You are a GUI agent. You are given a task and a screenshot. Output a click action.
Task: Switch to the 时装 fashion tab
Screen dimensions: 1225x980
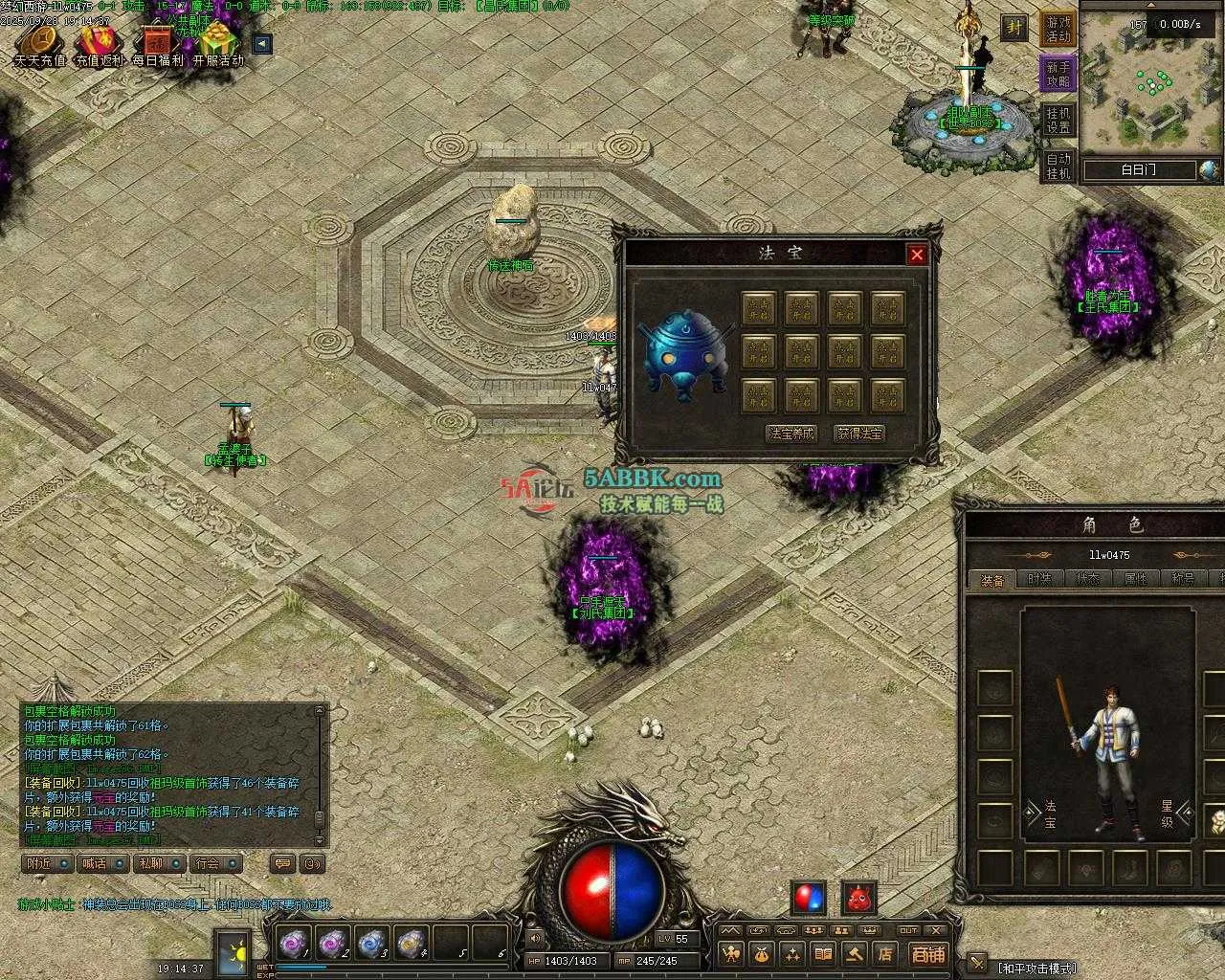click(1038, 579)
